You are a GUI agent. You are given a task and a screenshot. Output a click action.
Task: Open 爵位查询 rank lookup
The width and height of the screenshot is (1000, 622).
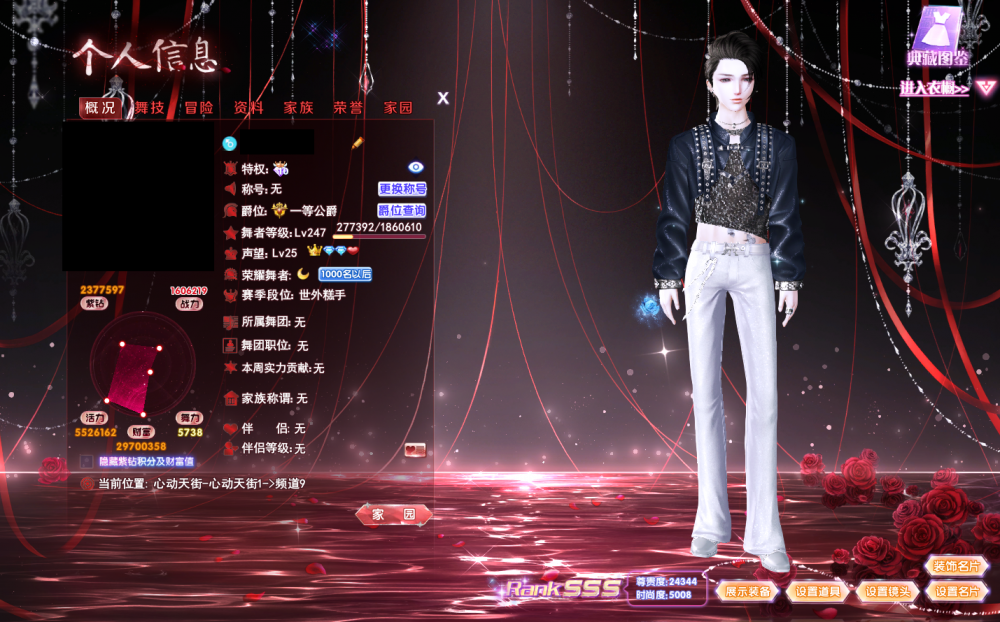pyautogui.click(x=402, y=211)
